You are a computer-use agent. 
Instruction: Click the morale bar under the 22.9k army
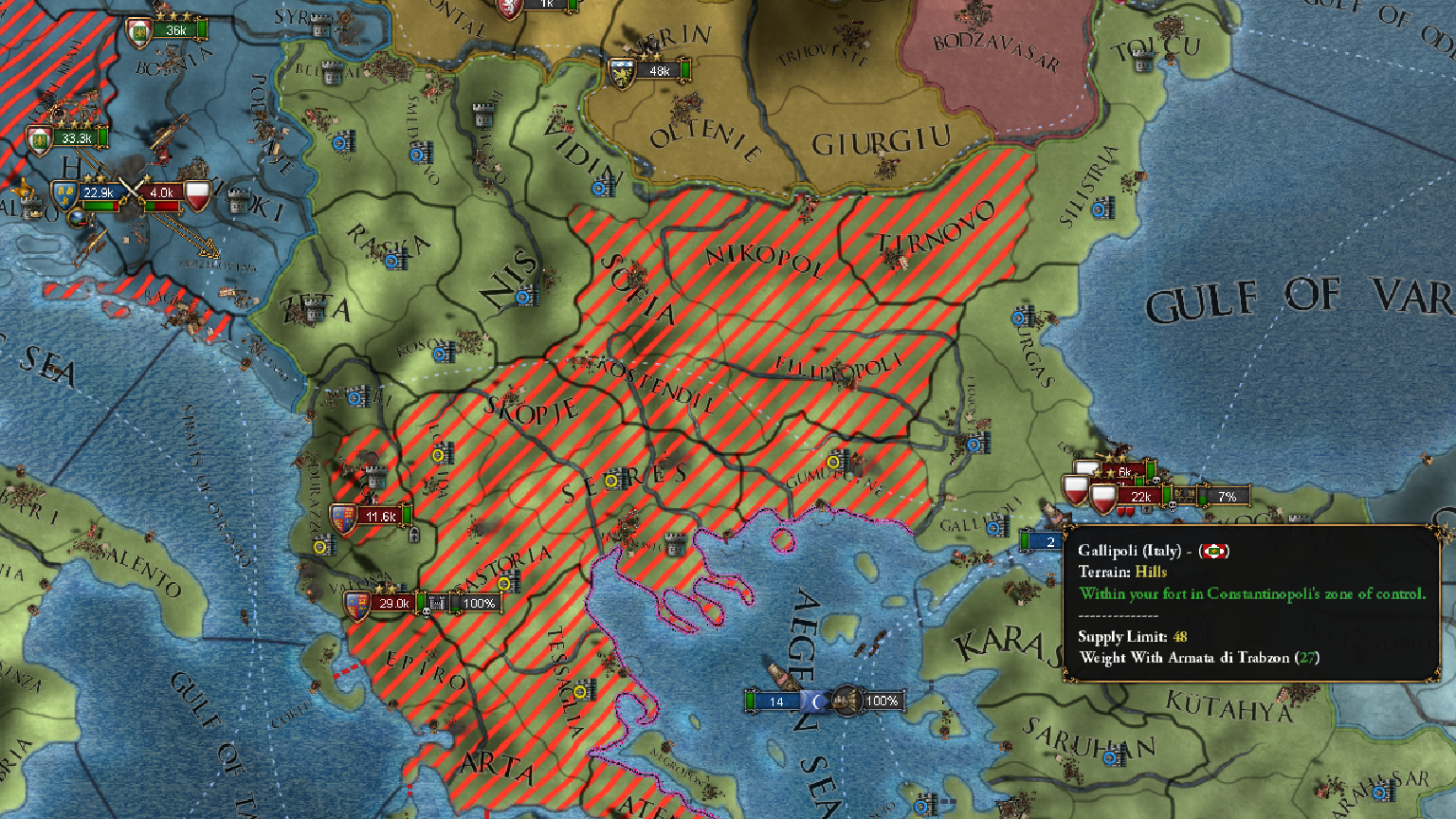point(101,208)
